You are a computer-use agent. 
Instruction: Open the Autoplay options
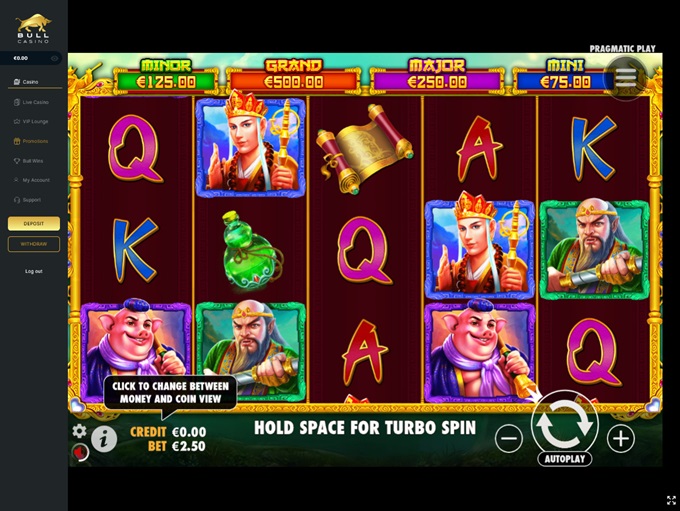[x=565, y=459]
